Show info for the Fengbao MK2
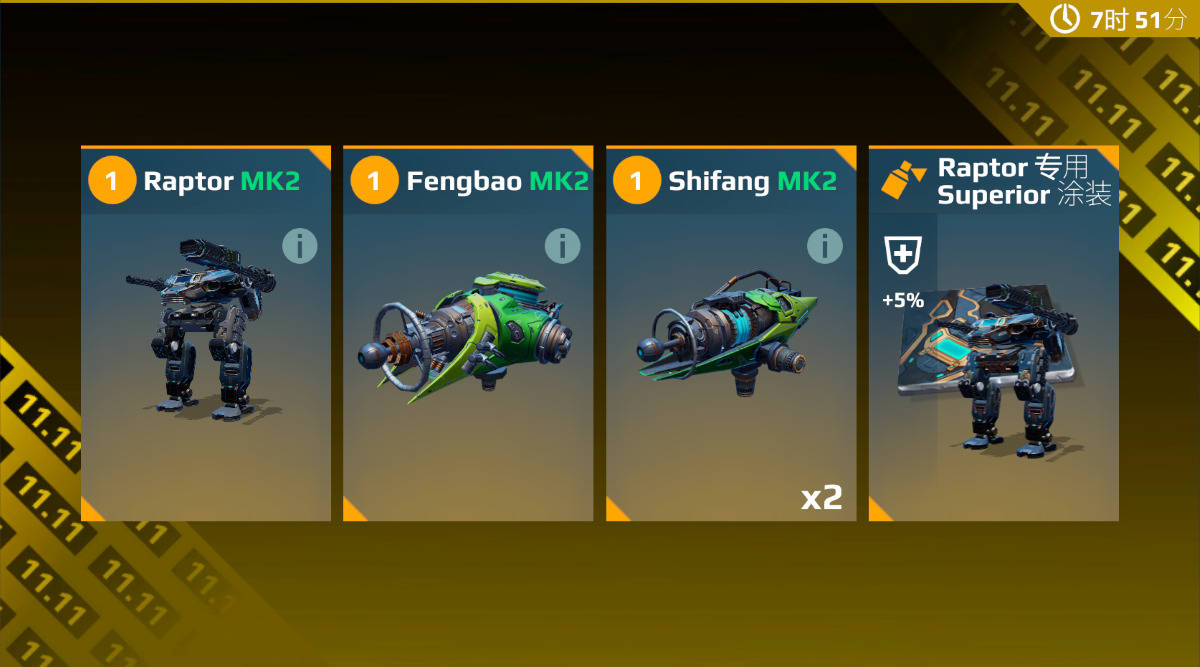The height and width of the screenshot is (667, 1200). [x=562, y=246]
